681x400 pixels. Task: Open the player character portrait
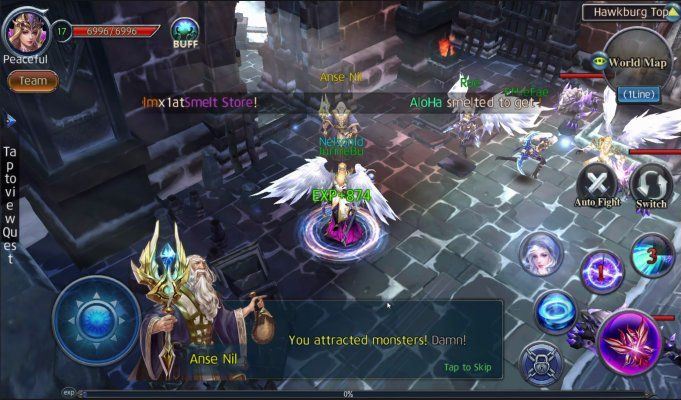[x=24, y=30]
